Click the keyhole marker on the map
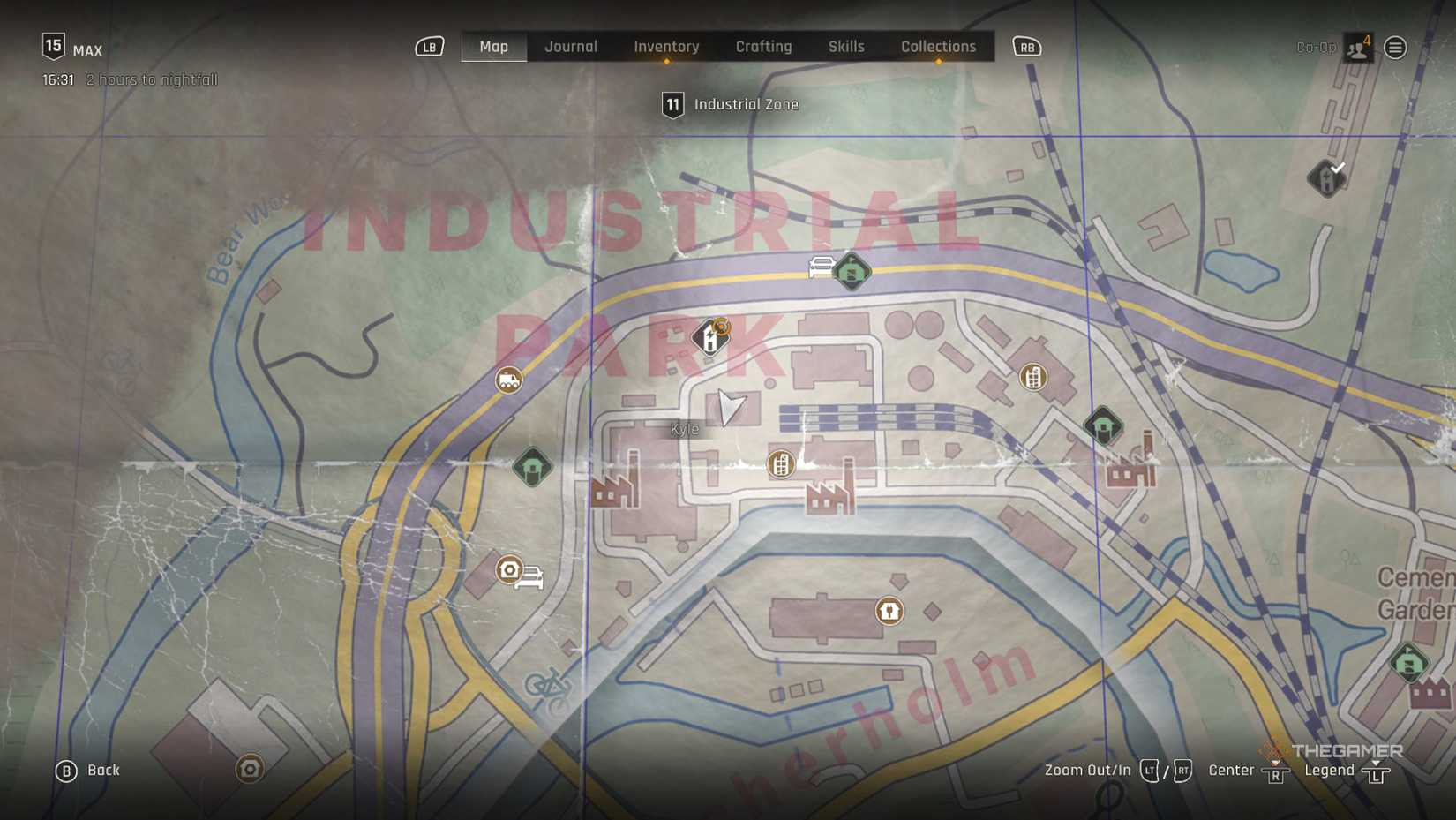The image size is (1456, 820). pos(889,610)
